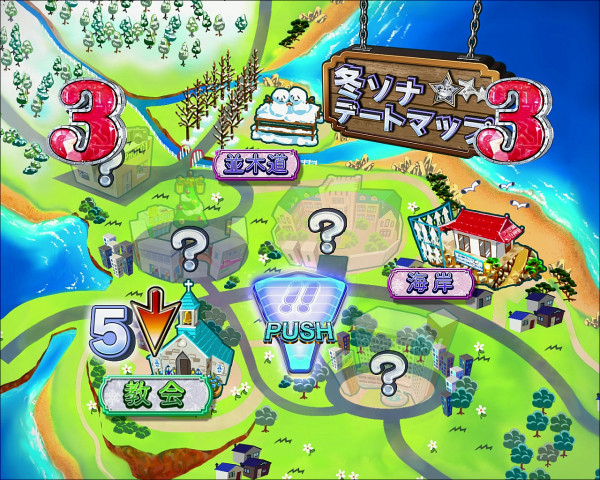The height and width of the screenshot is (480, 600).
Task: Select the 教会 church location label
Action: pos(158,393)
